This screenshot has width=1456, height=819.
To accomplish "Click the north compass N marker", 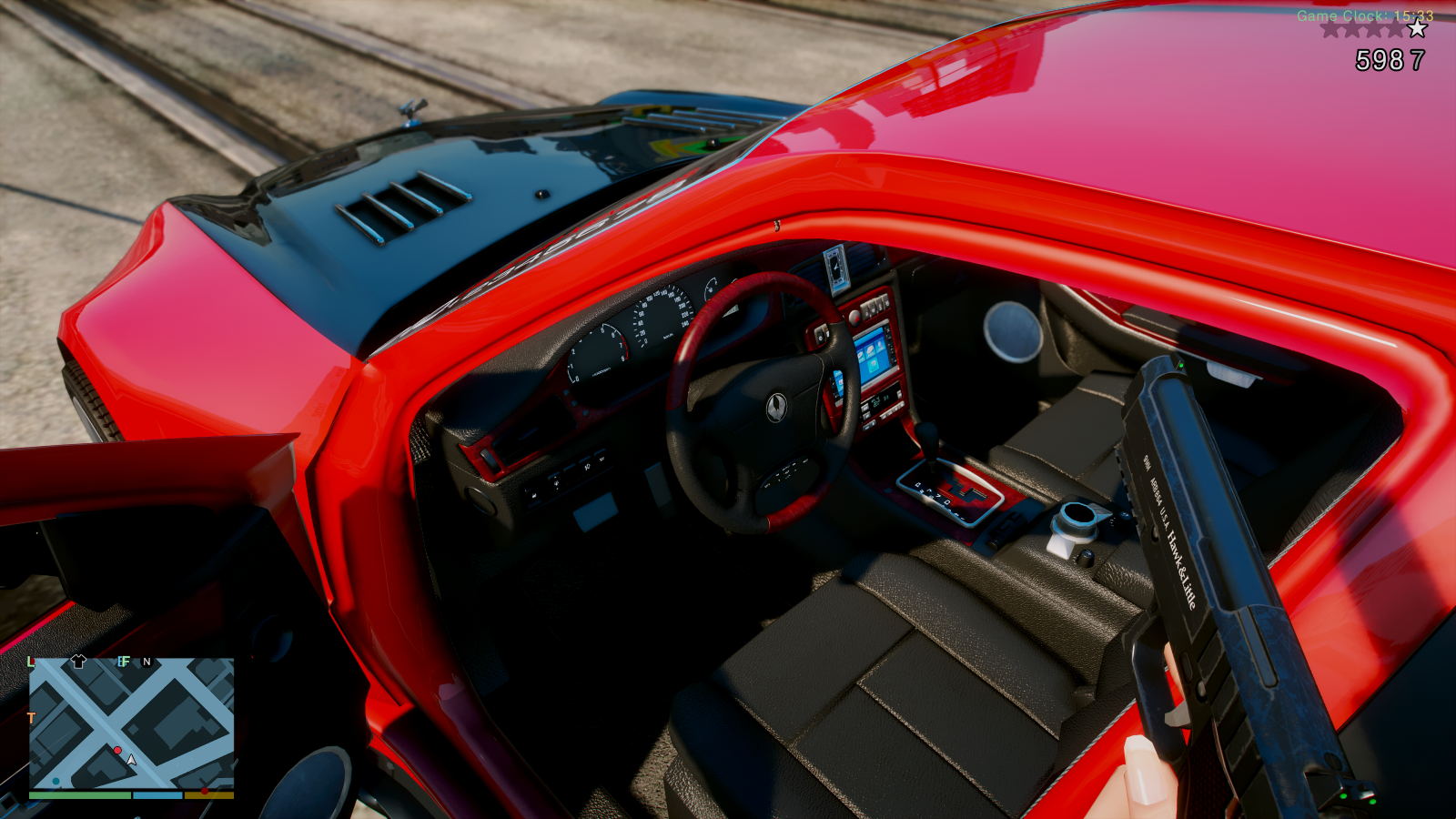I will (x=147, y=662).
